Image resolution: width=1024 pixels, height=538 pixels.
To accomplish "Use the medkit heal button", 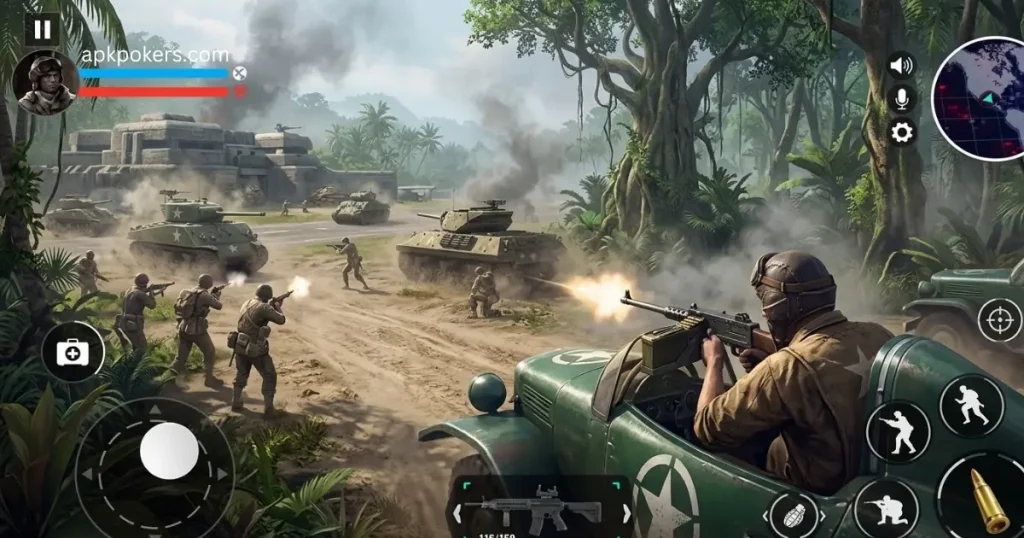I will 73,351.
